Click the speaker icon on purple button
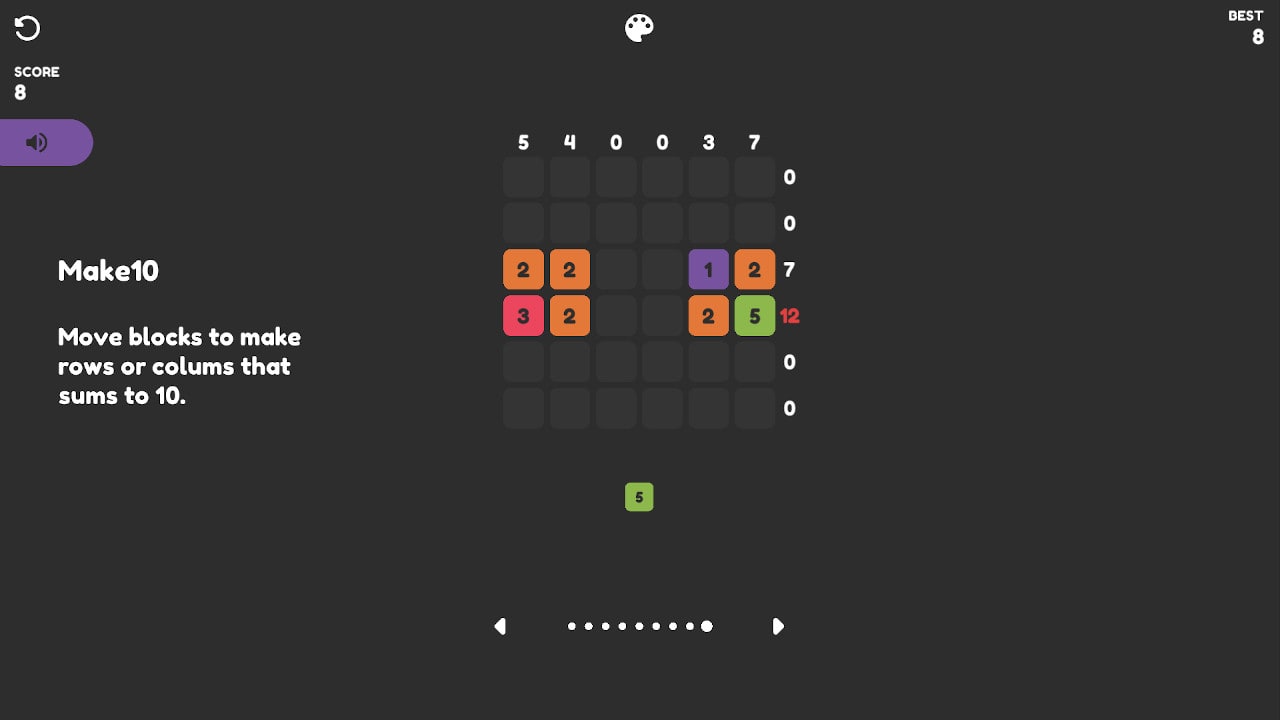 click(x=35, y=142)
